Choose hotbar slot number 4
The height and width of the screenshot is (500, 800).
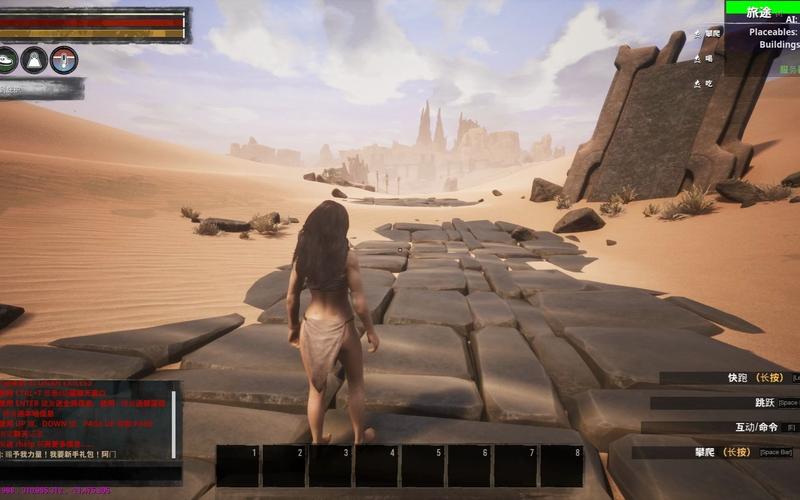[376, 466]
